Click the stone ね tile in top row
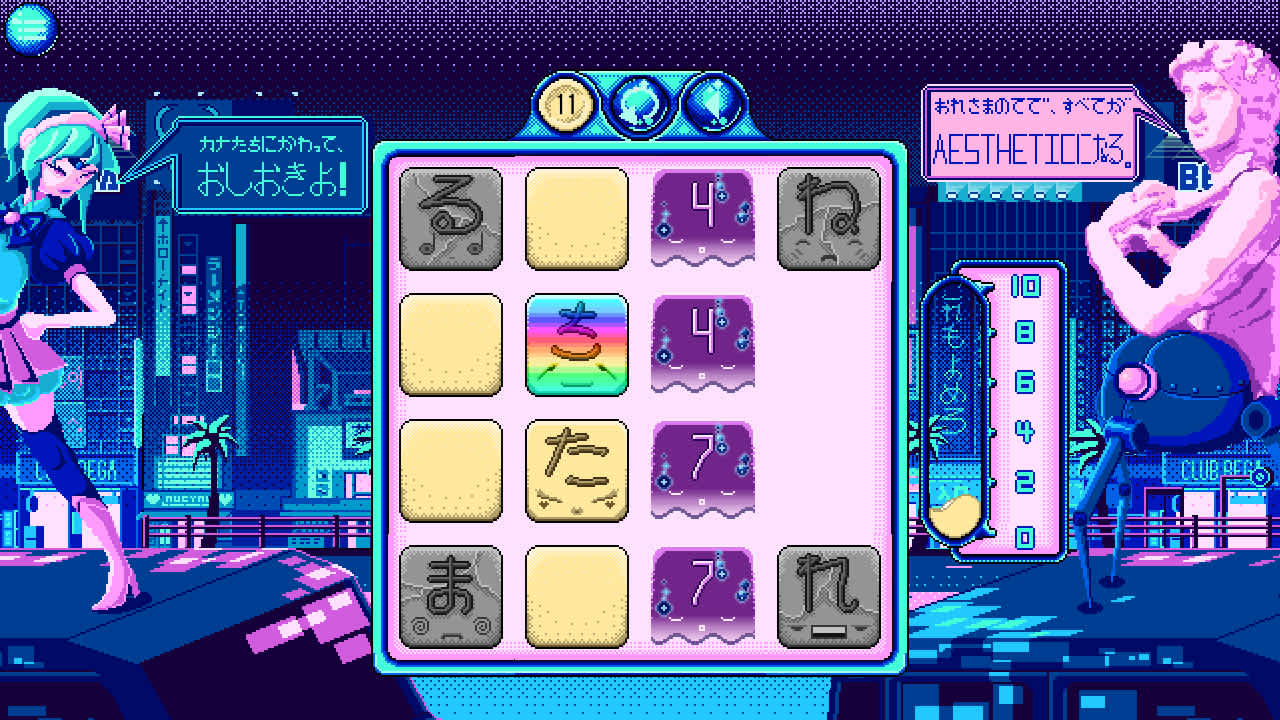Viewport: 1280px width, 720px height. point(829,218)
